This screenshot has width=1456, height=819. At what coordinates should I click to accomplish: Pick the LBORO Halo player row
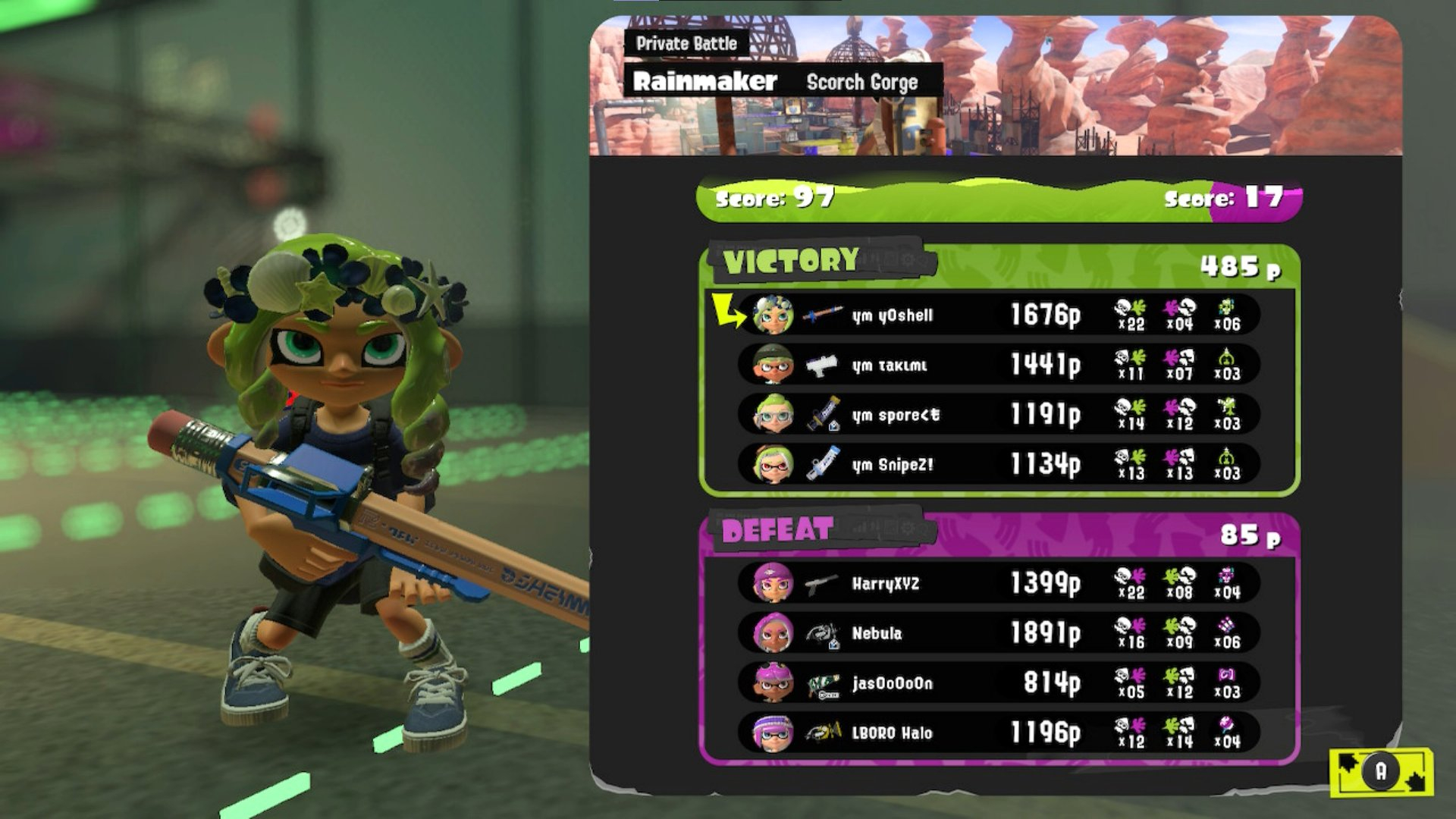(998, 733)
